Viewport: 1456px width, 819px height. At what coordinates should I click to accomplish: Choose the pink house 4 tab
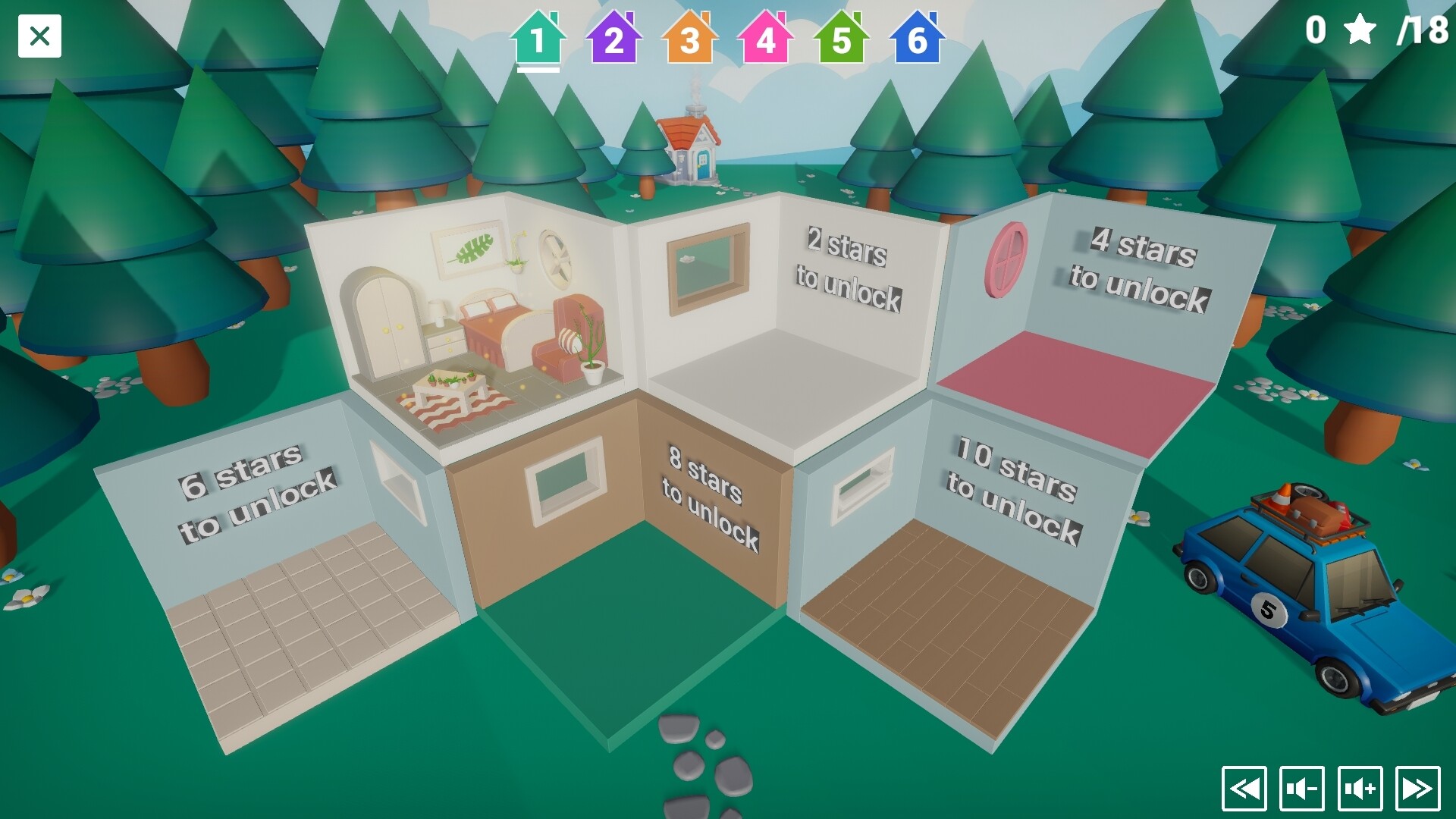pyautogui.click(x=765, y=38)
